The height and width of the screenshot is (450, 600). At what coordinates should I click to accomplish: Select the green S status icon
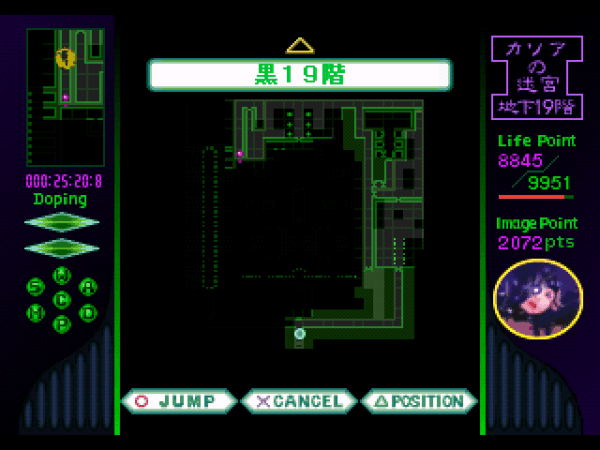pyautogui.click(x=36, y=287)
